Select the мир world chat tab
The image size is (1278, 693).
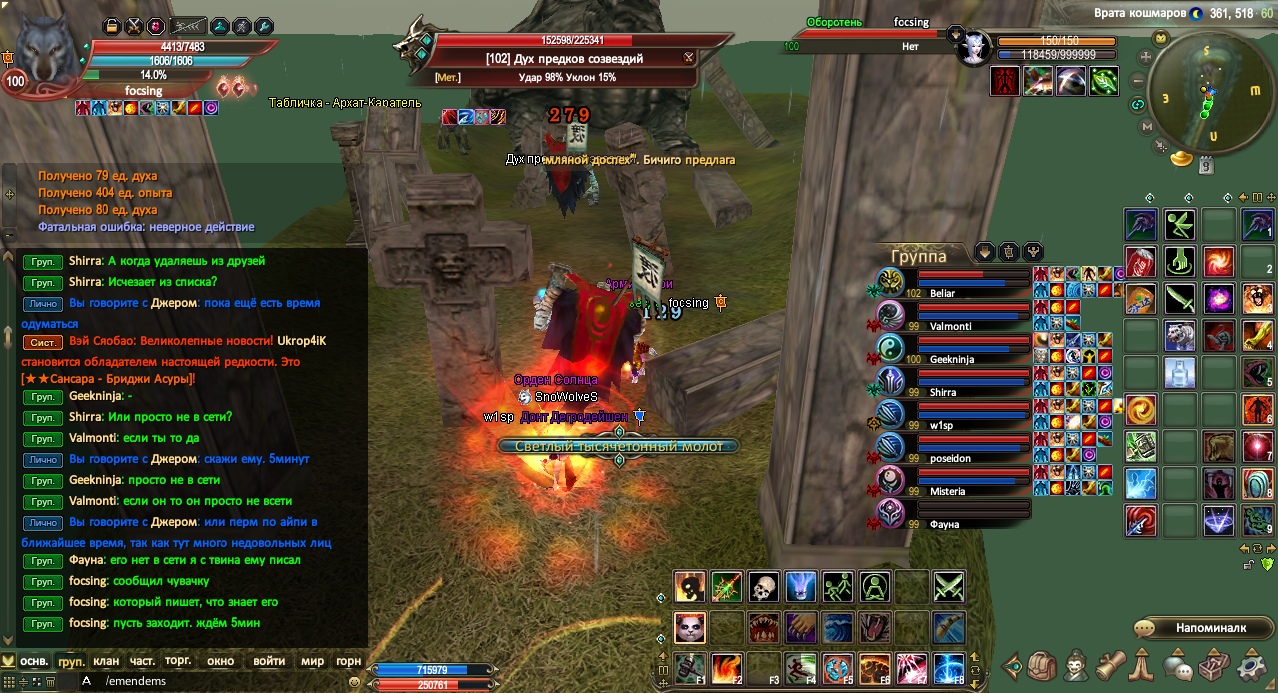click(313, 661)
